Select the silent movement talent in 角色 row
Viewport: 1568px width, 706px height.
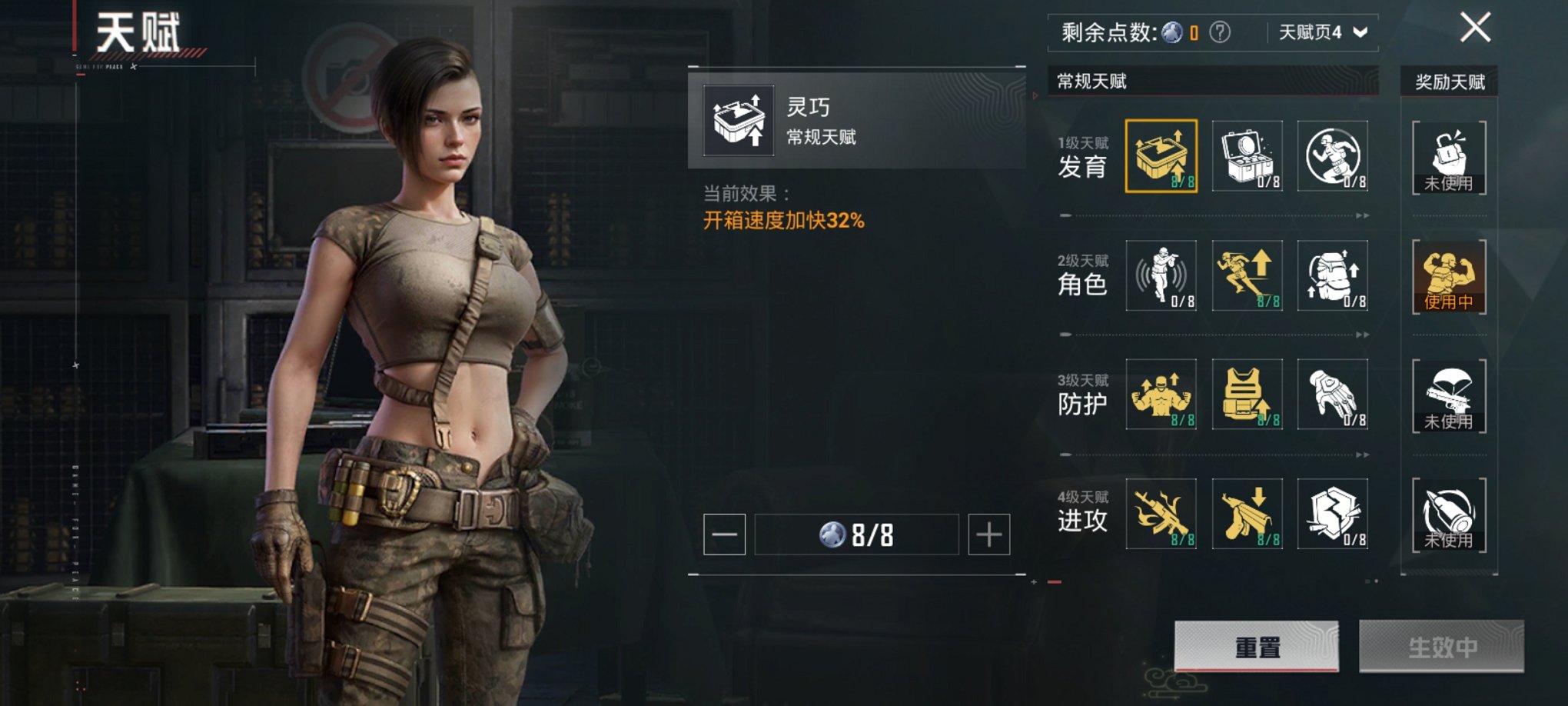click(x=1163, y=277)
